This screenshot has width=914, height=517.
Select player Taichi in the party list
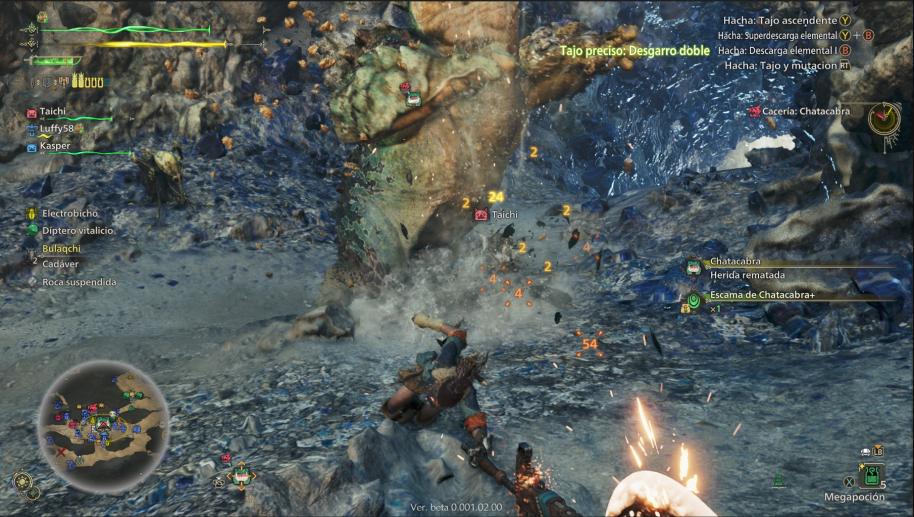(53, 114)
